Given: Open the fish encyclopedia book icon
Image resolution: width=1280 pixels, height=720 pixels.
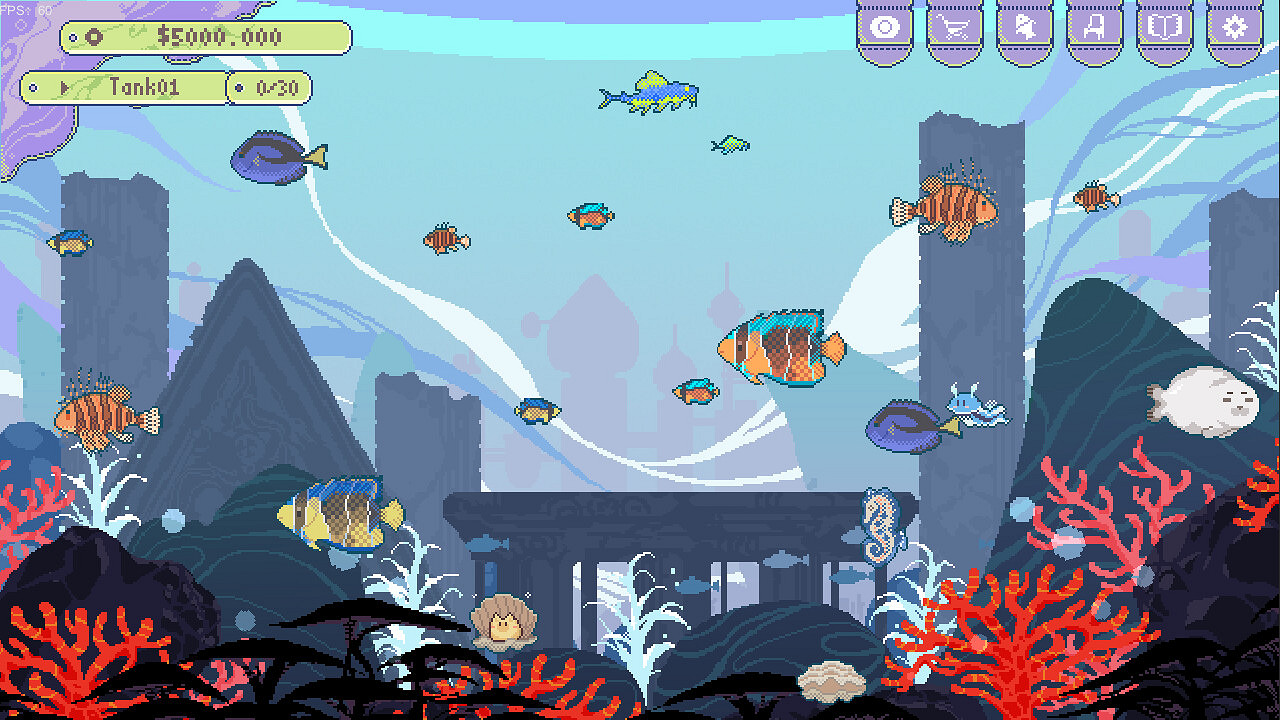Looking at the screenshot, I should tap(1166, 28).
